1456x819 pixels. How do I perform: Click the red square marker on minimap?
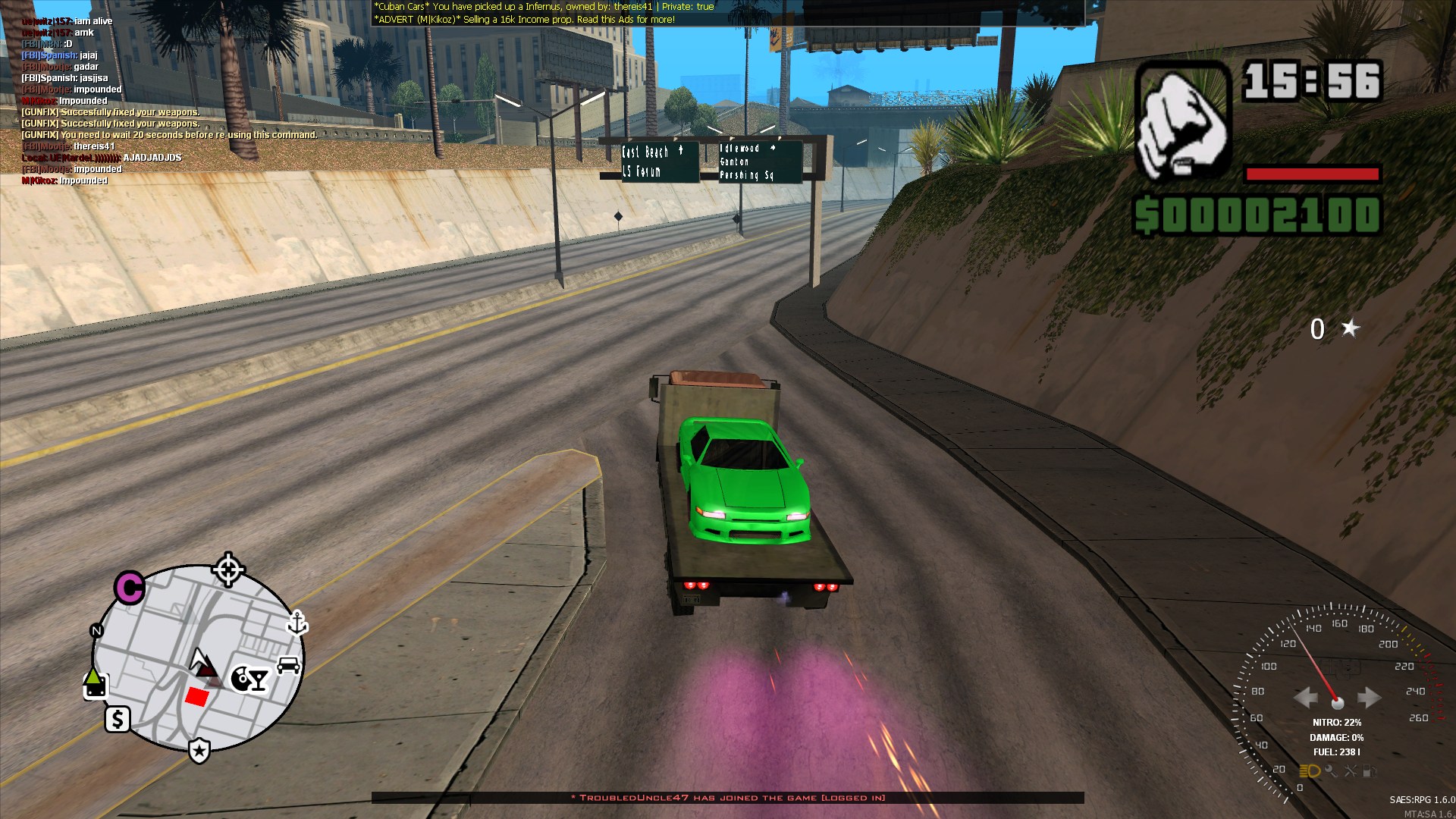pos(197,695)
